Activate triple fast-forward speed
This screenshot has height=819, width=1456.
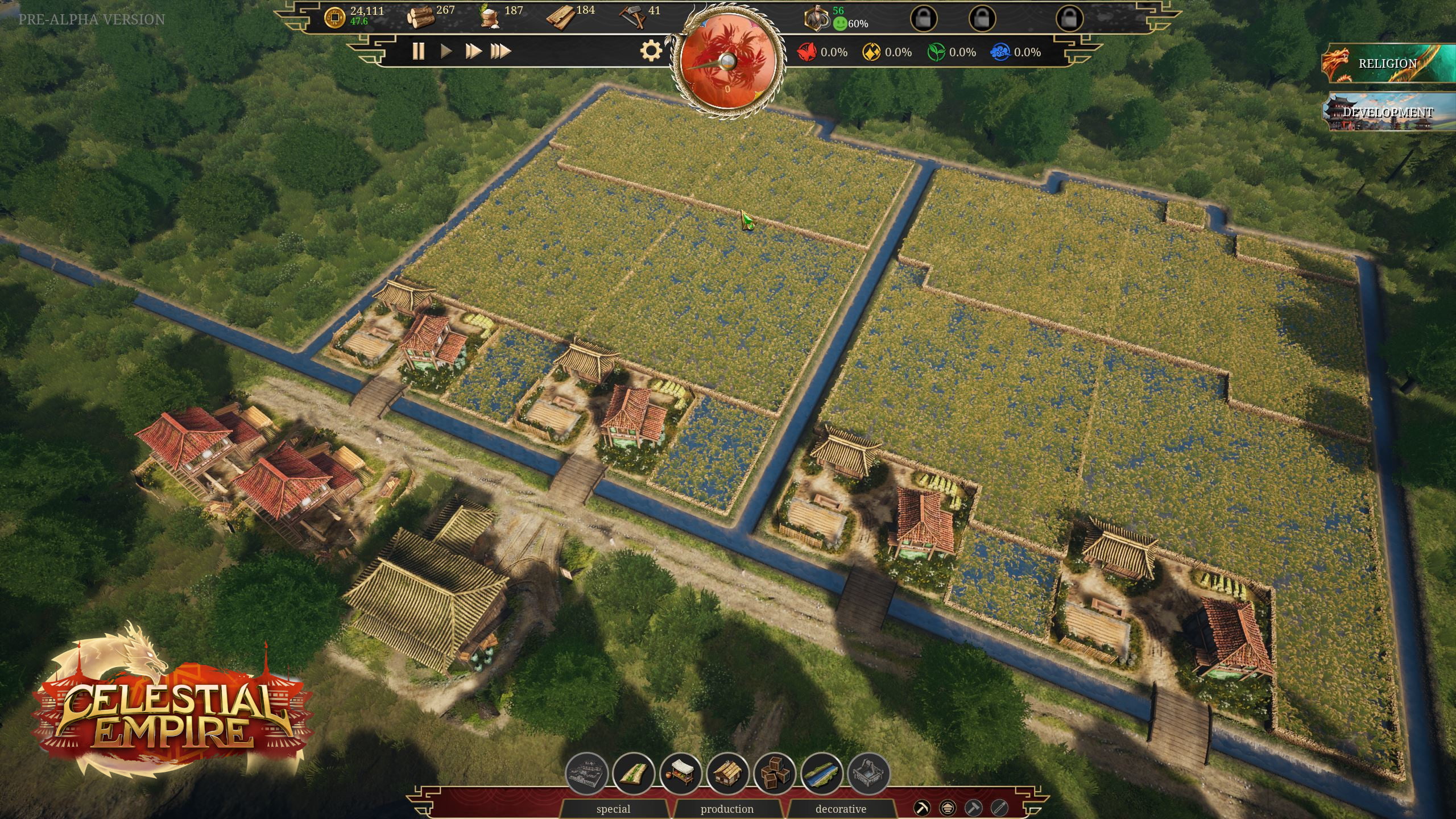click(500, 51)
